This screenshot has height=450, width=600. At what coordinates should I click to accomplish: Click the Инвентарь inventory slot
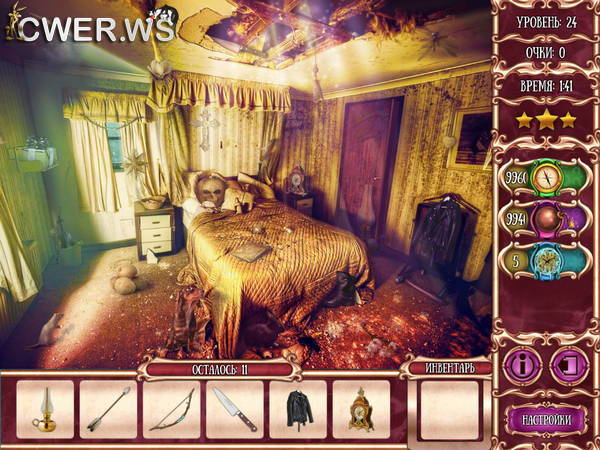coord(449,410)
